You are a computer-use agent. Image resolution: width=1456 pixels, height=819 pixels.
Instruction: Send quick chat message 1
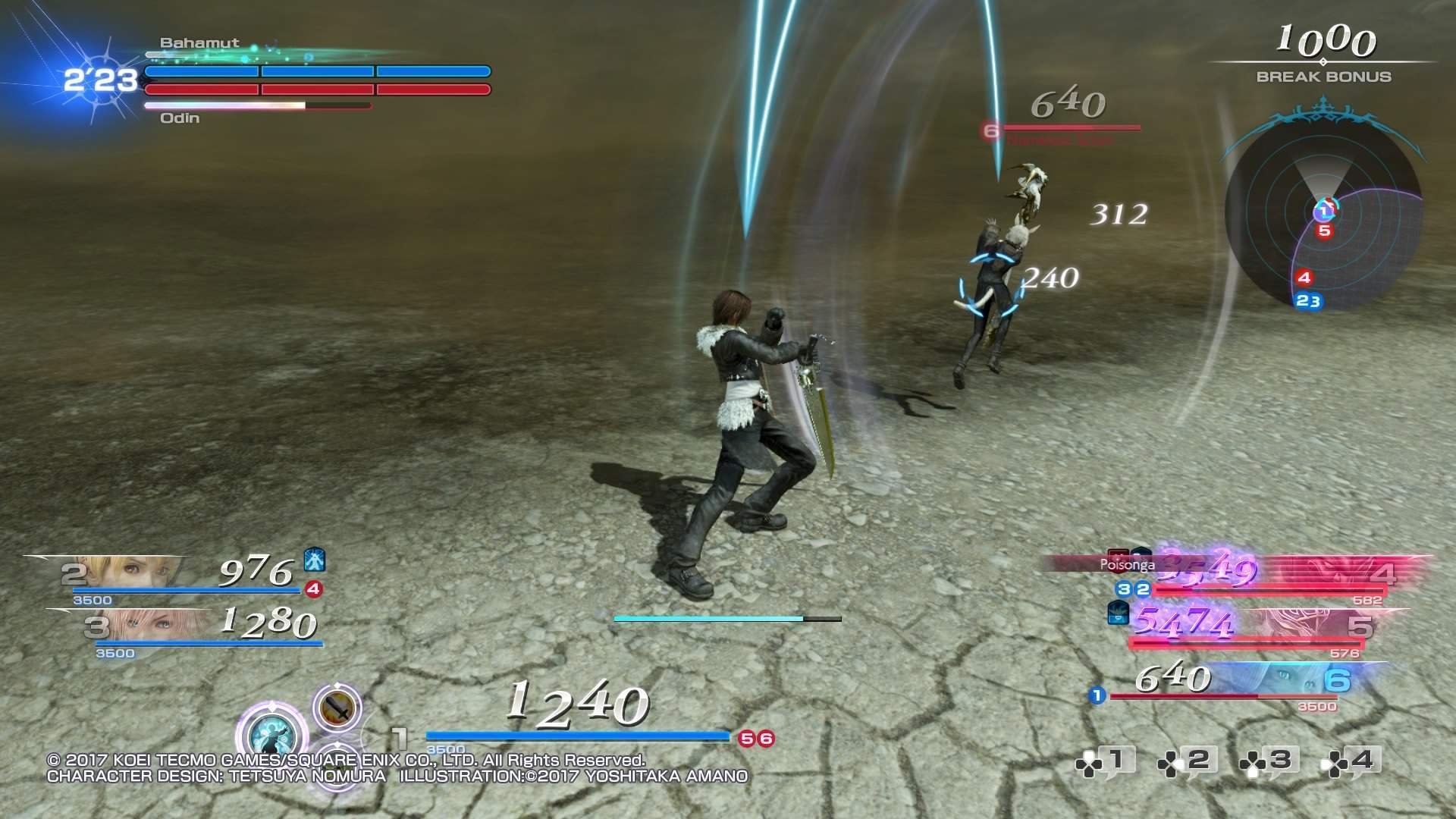coord(1105,761)
